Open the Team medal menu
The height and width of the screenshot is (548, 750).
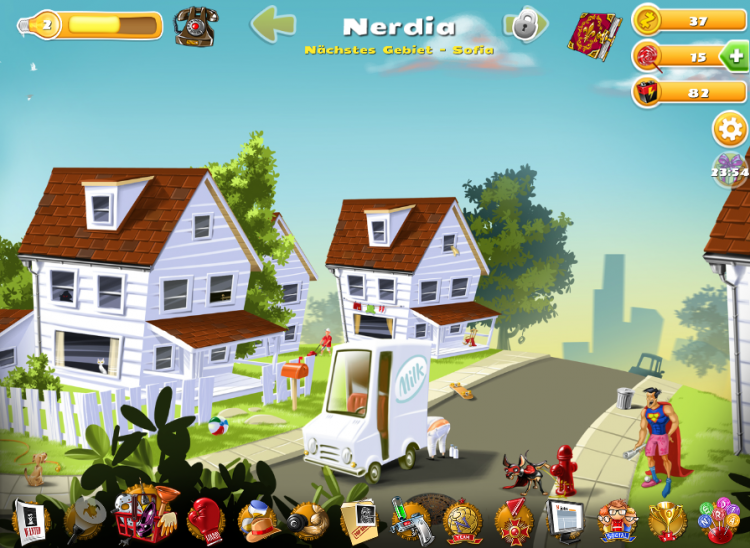[x=463, y=520]
